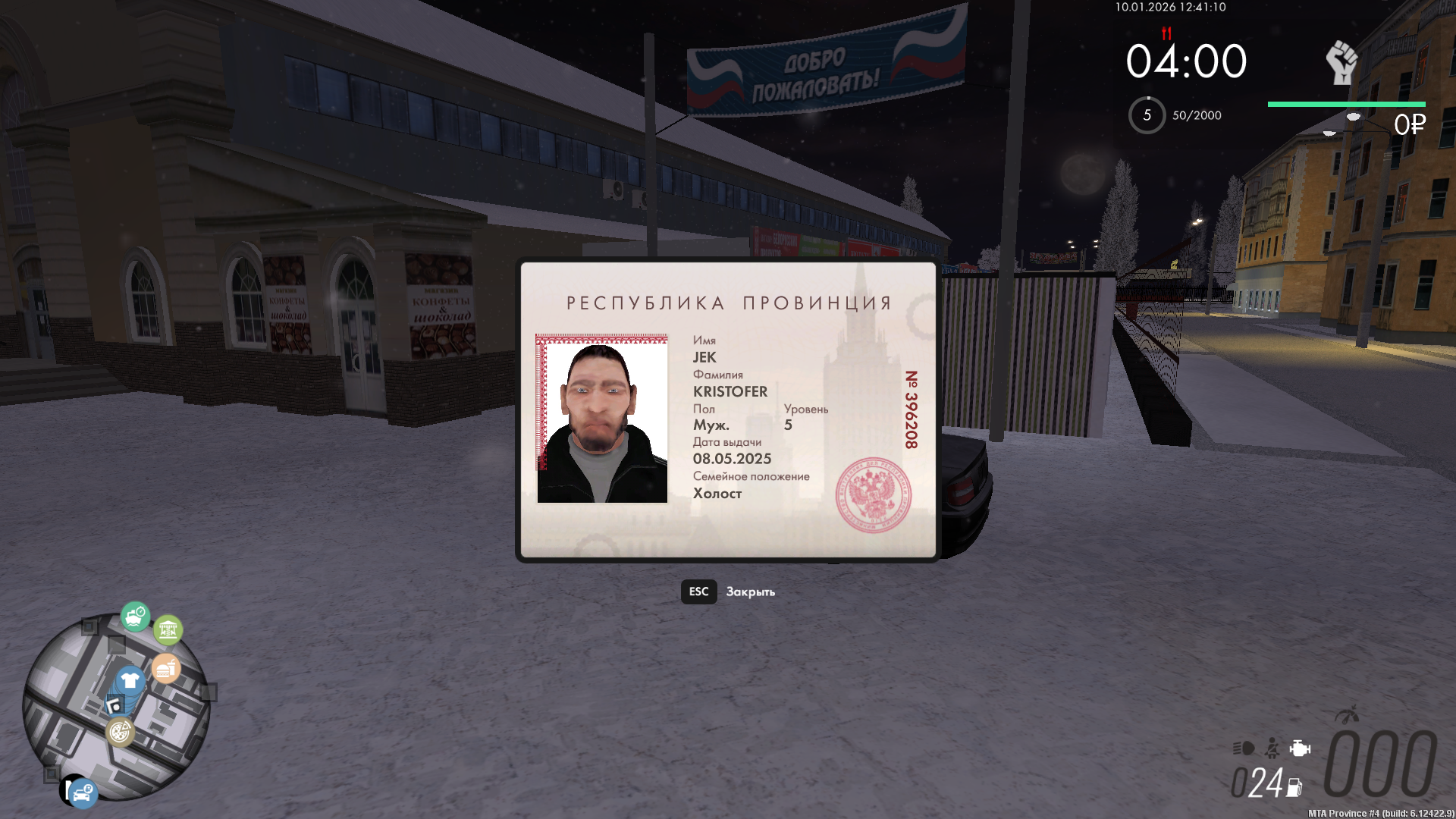Screen dimensions: 1456x819
Task: Toggle the engine indicator in the vehicle HUD
Action: (x=1298, y=749)
